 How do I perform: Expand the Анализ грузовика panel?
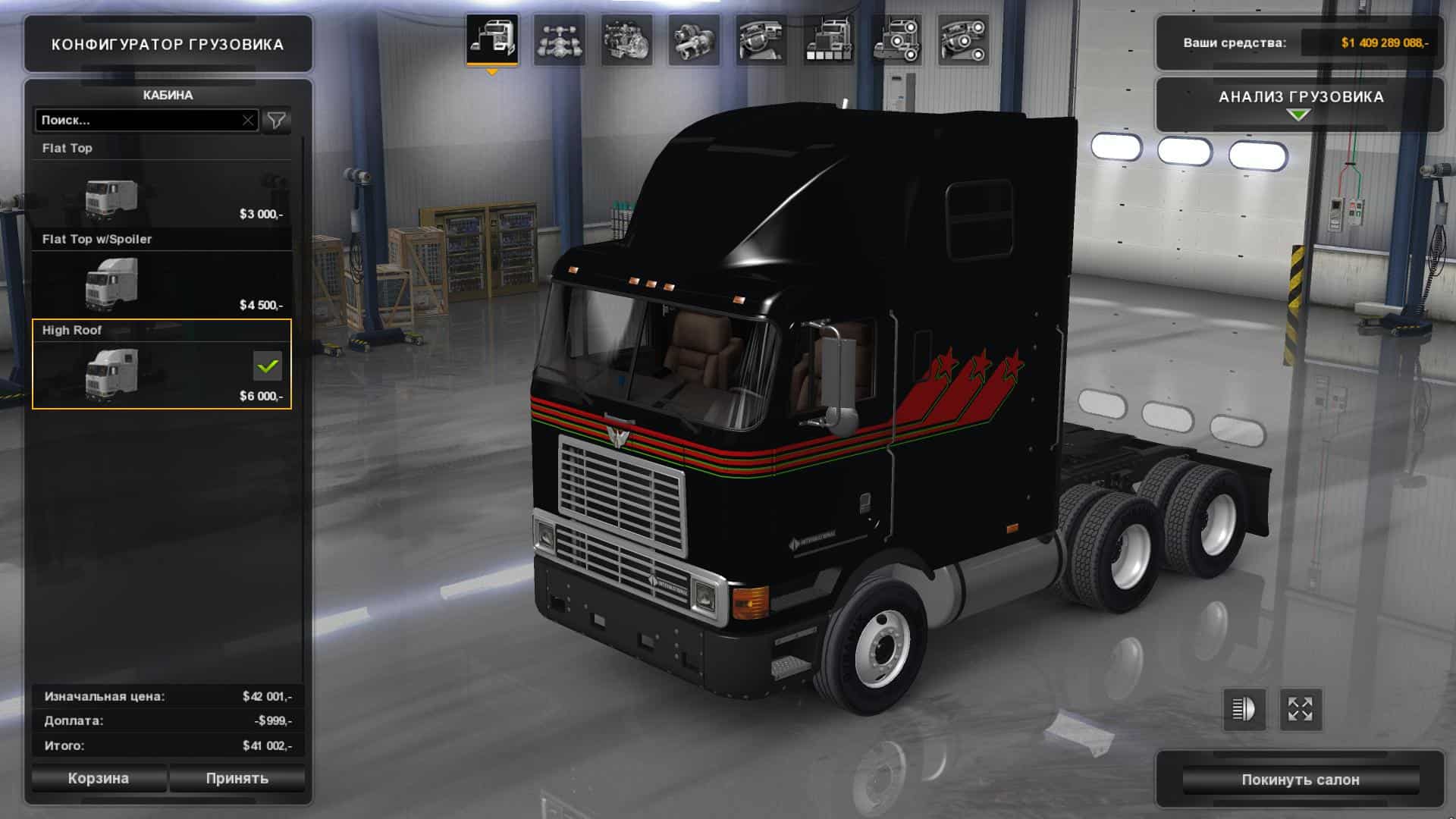(1300, 104)
